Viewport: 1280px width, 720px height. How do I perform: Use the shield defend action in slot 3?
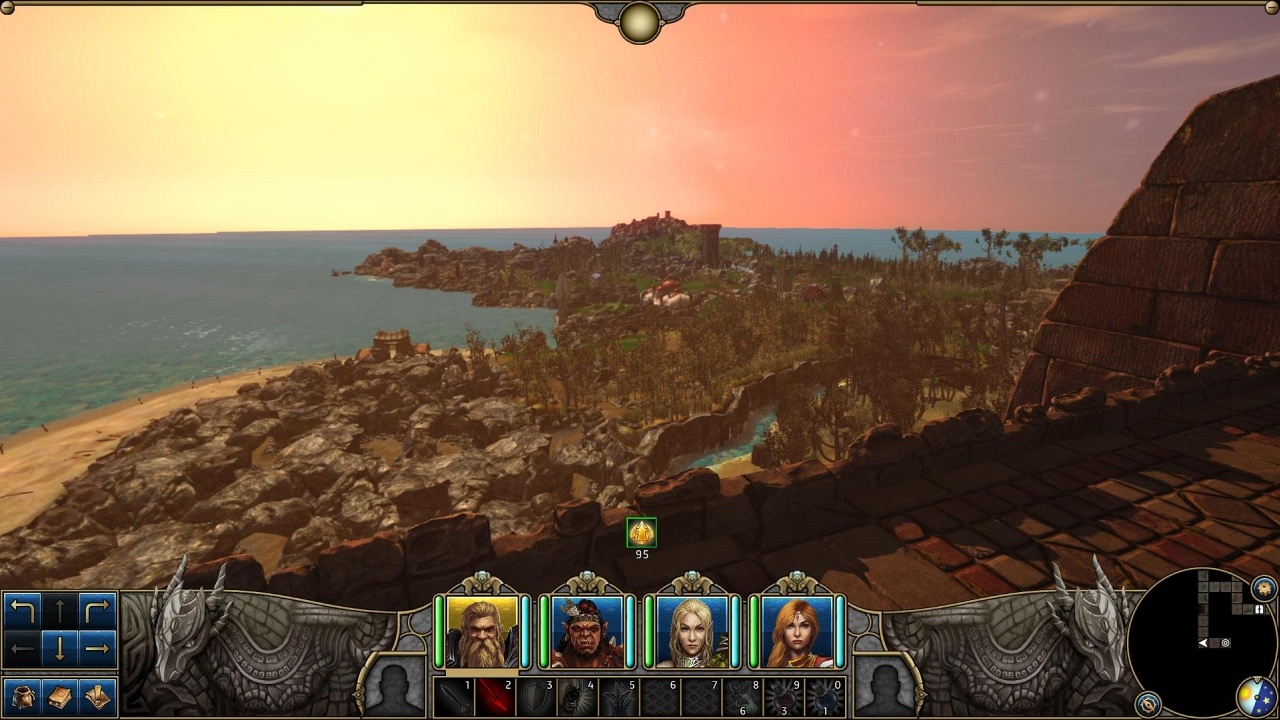[535, 697]
